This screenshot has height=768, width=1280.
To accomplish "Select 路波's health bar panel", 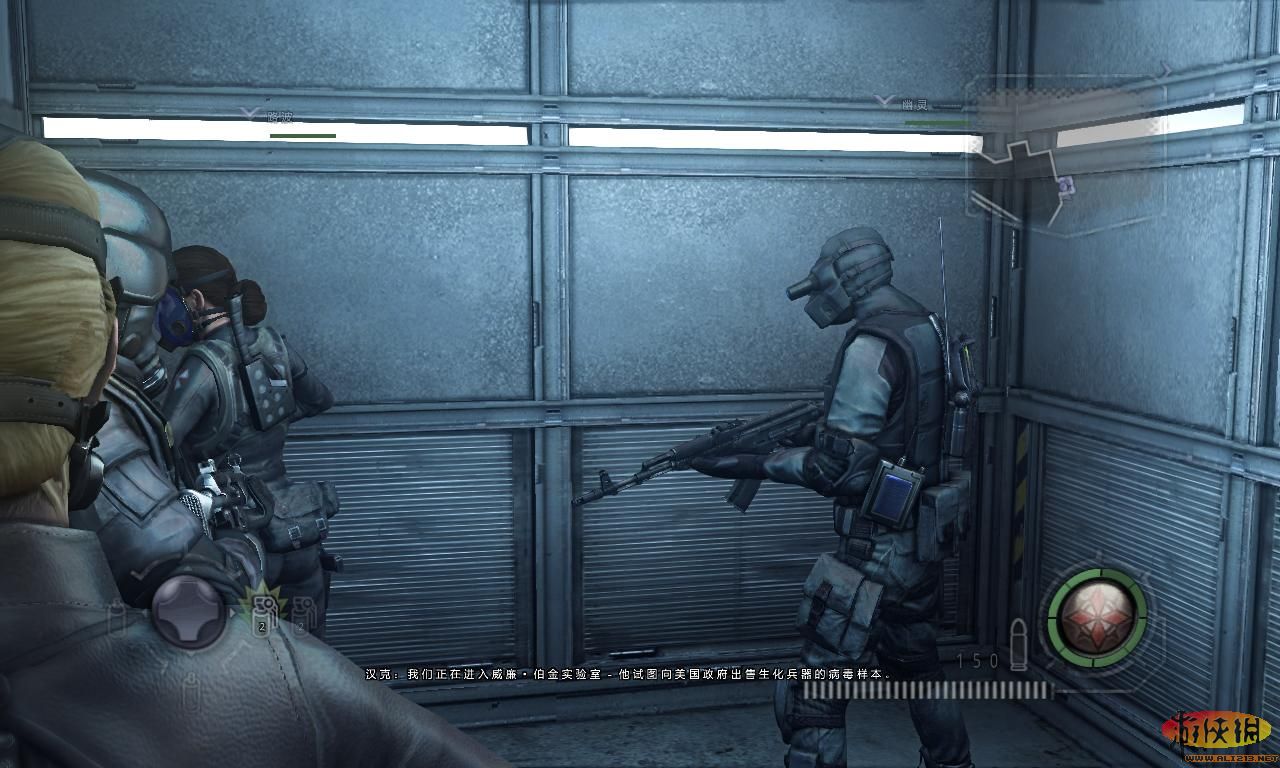I will [303, 136].
